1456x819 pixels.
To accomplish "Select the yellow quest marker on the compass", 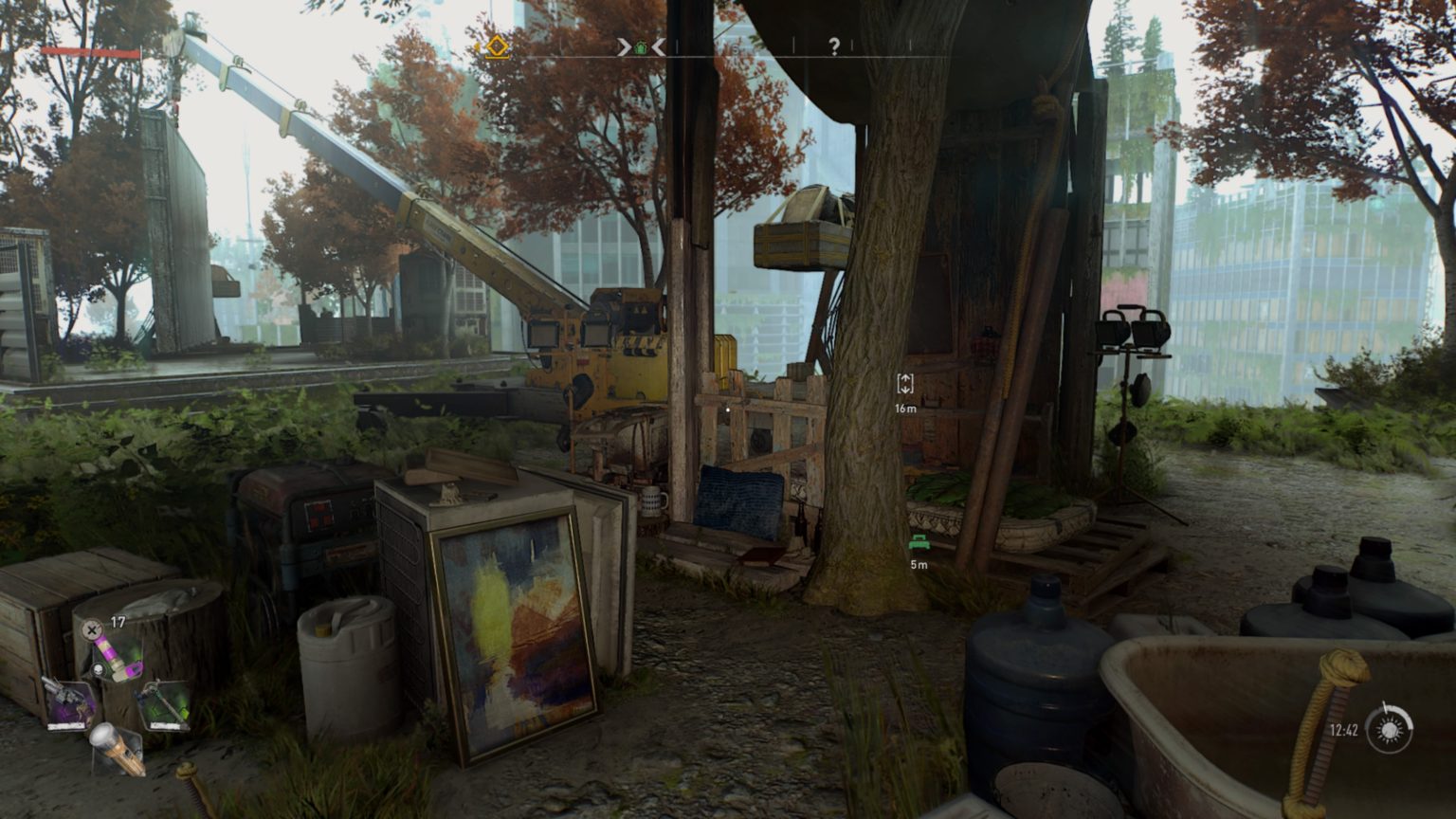I will 498,45.
